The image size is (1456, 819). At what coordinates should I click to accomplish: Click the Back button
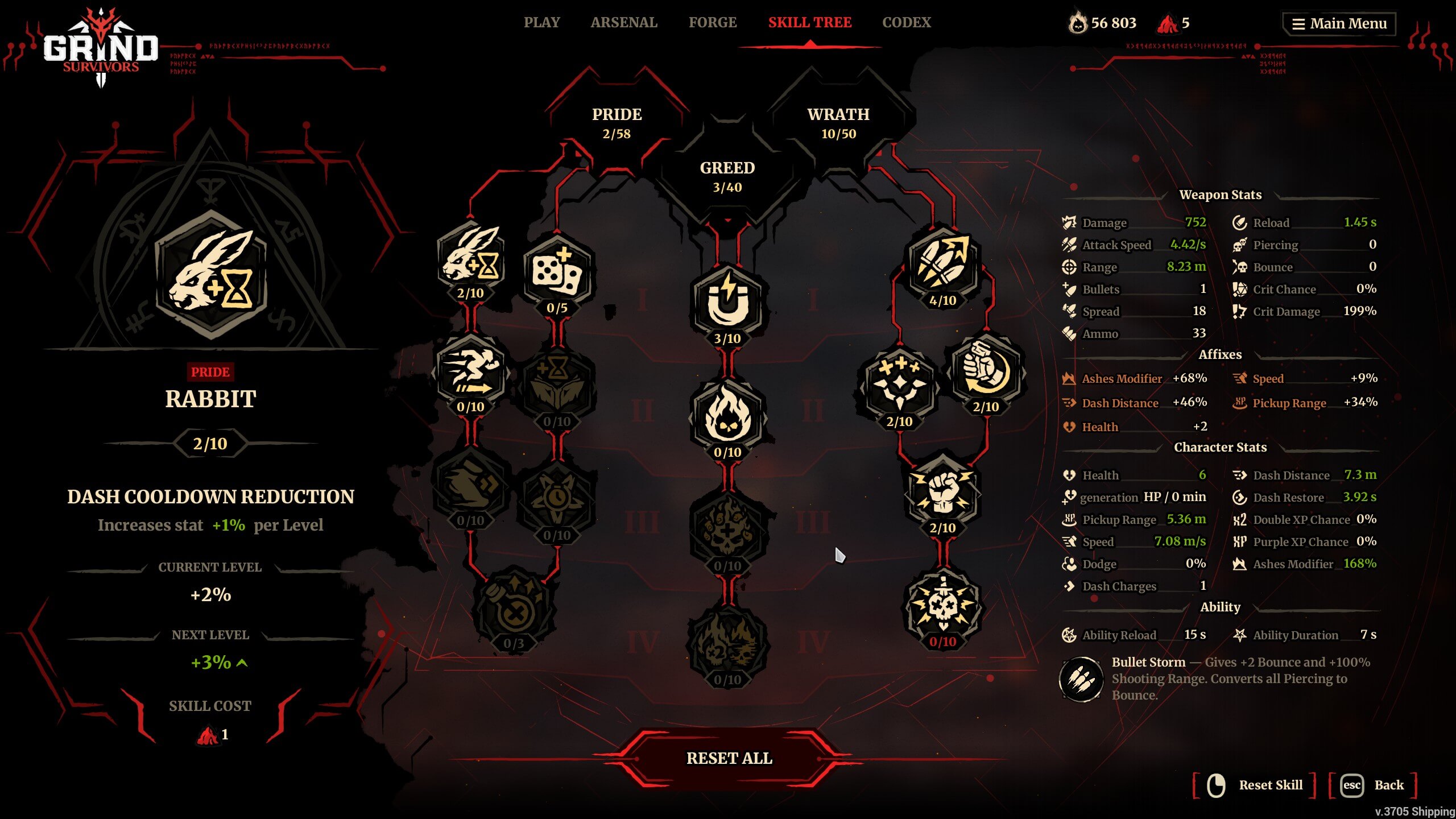pos(1374,785)
